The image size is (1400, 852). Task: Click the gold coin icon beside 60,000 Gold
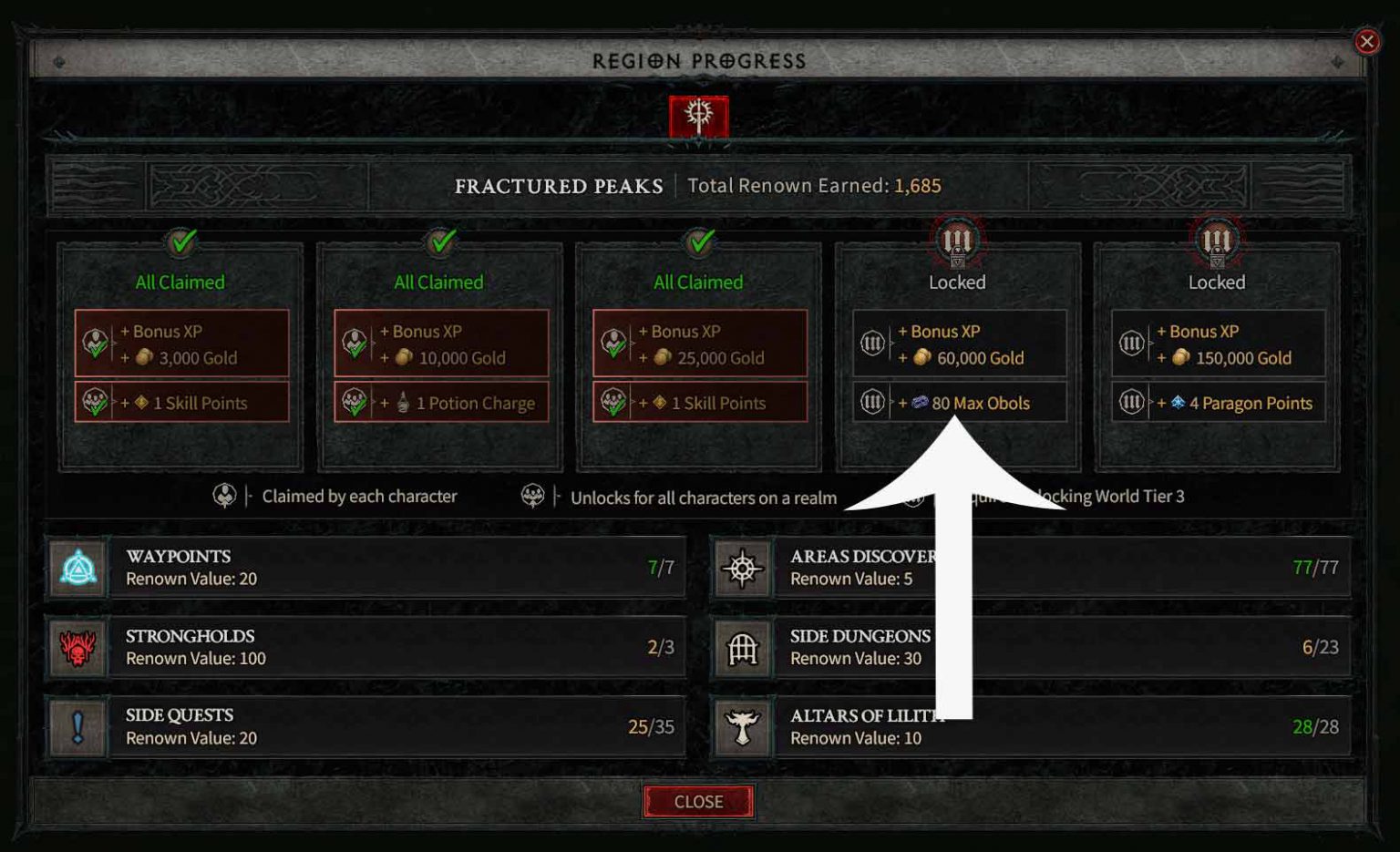[x=921, y=358]
